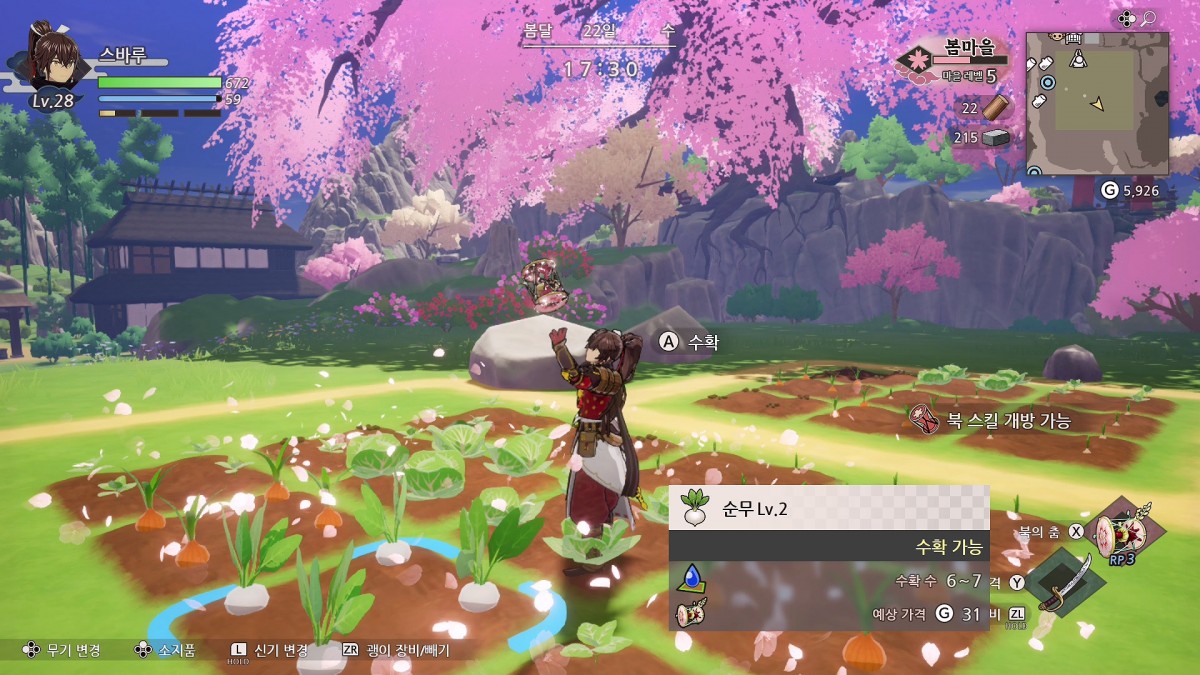Open the minimap

1097,103
